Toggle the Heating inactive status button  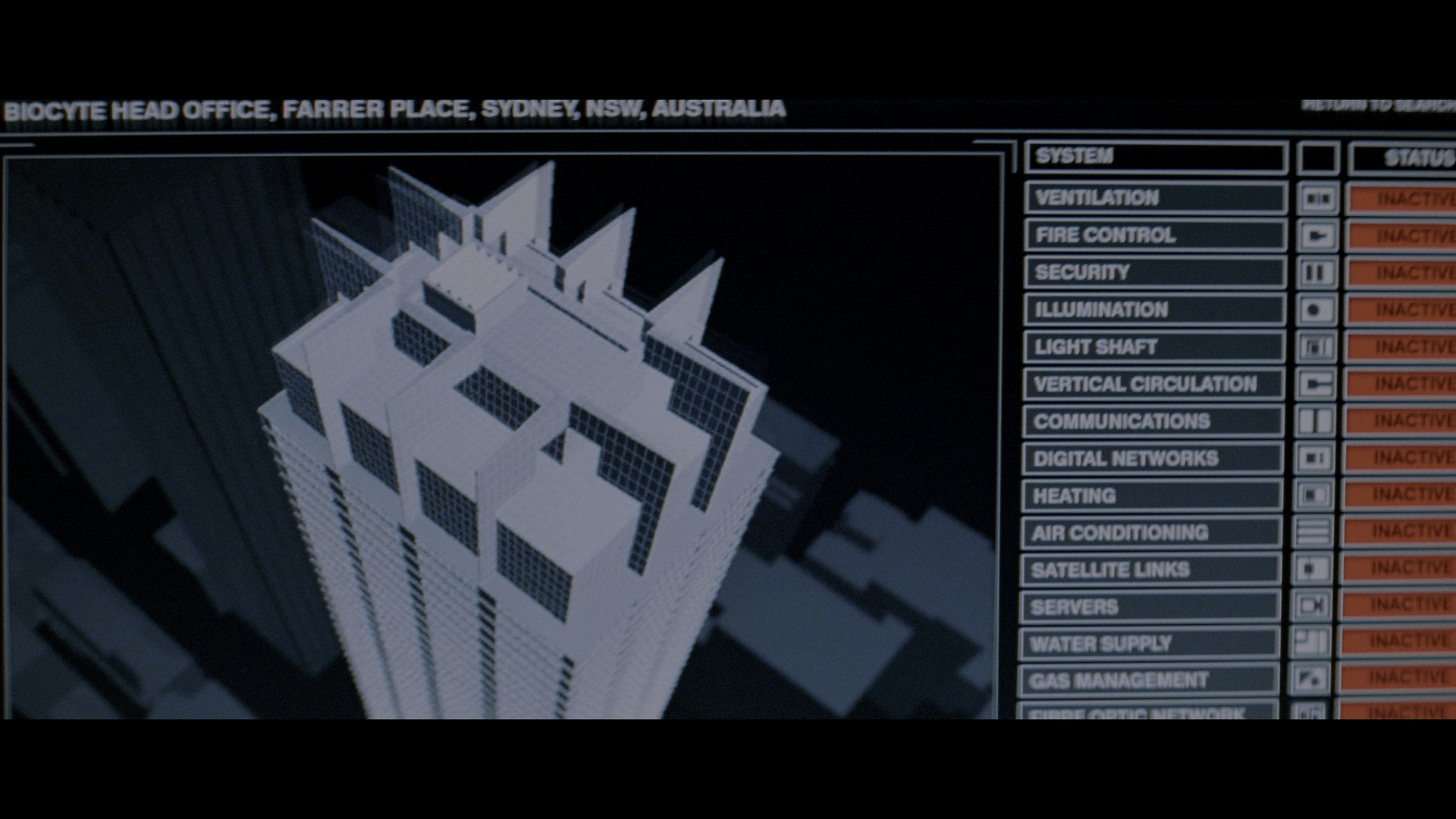[x=1399, y=494]
